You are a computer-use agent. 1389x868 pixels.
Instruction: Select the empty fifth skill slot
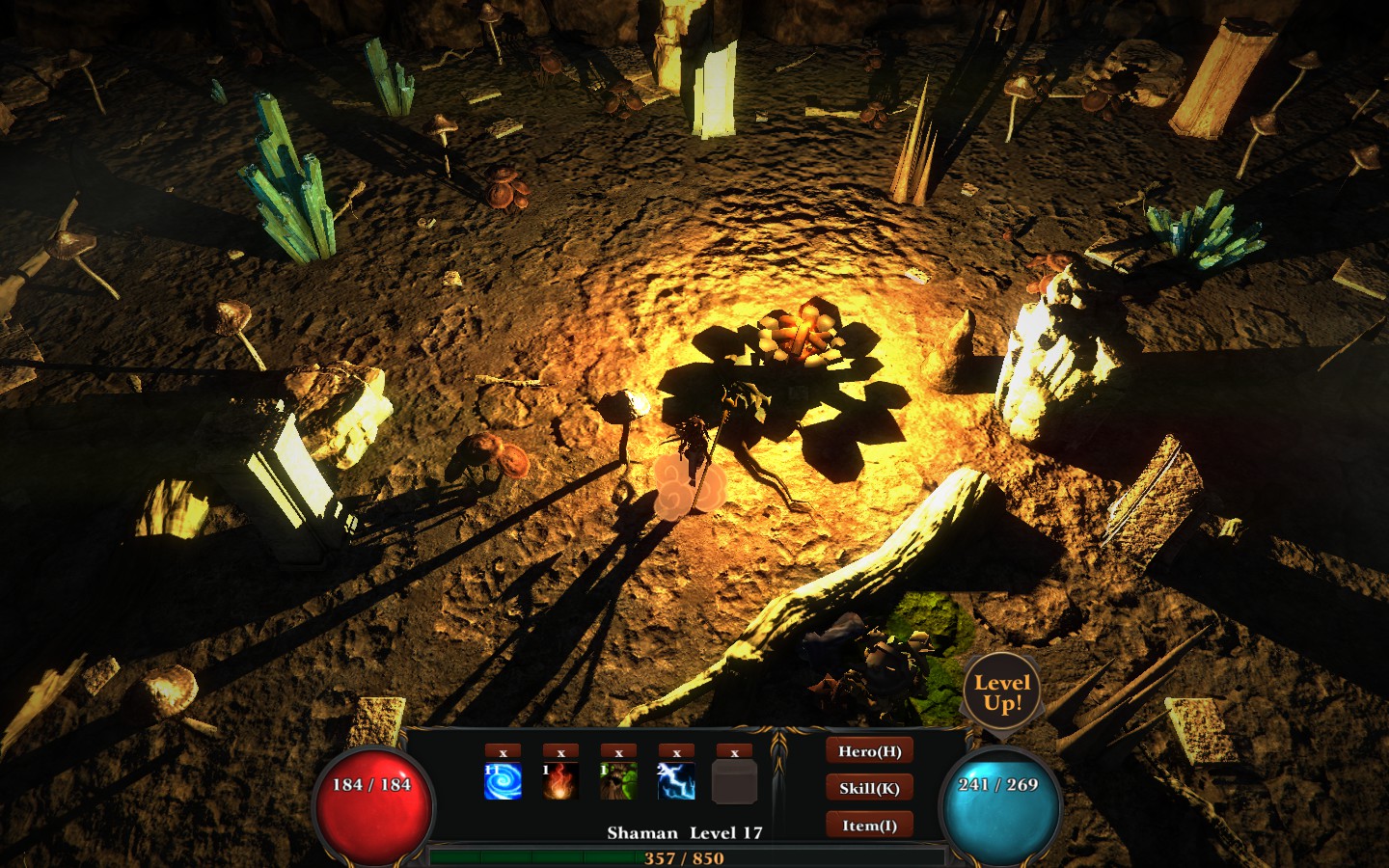(x=734, y=781)
